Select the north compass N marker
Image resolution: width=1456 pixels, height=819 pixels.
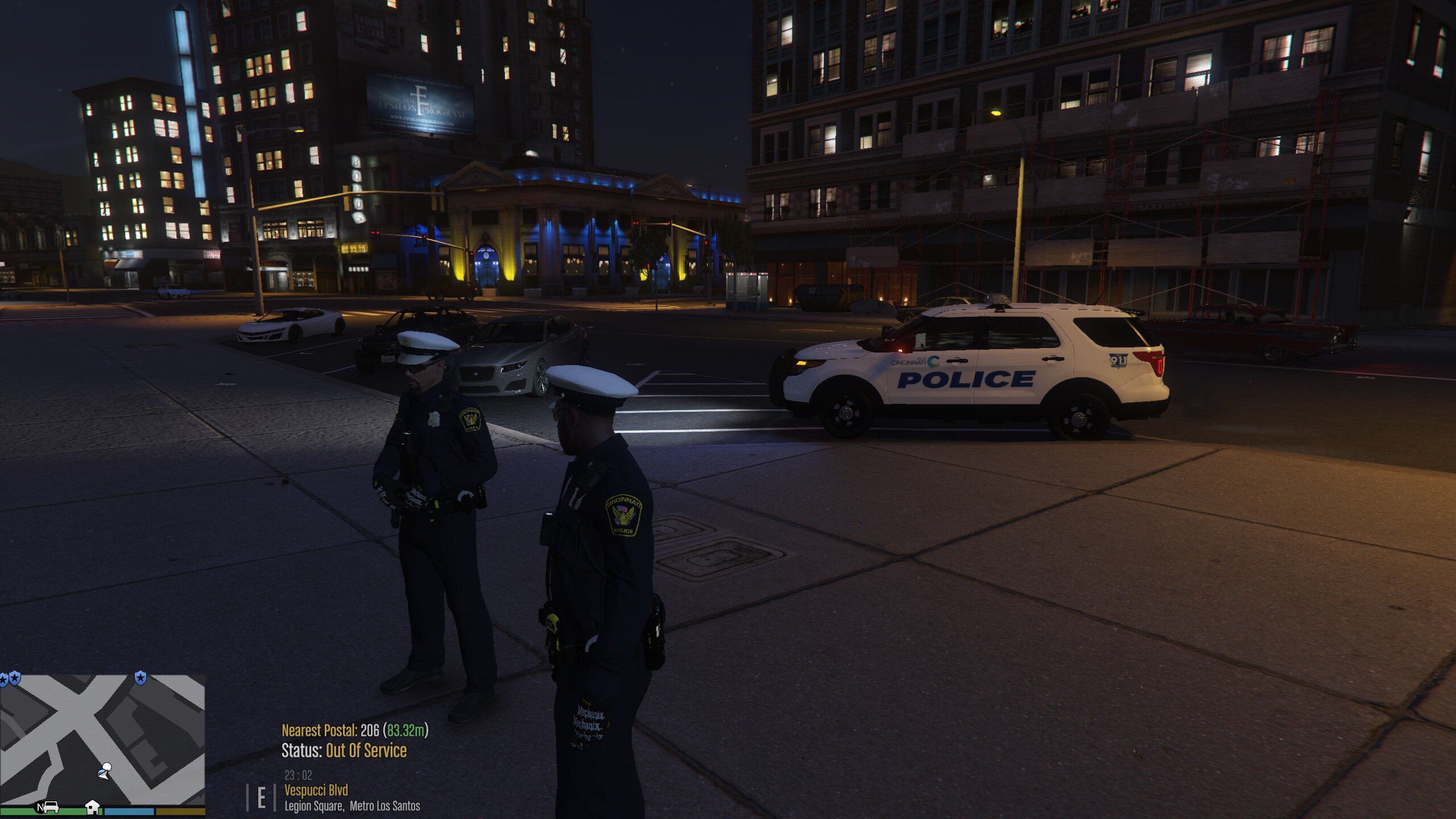pyautogui.click(x=40, y=807)
